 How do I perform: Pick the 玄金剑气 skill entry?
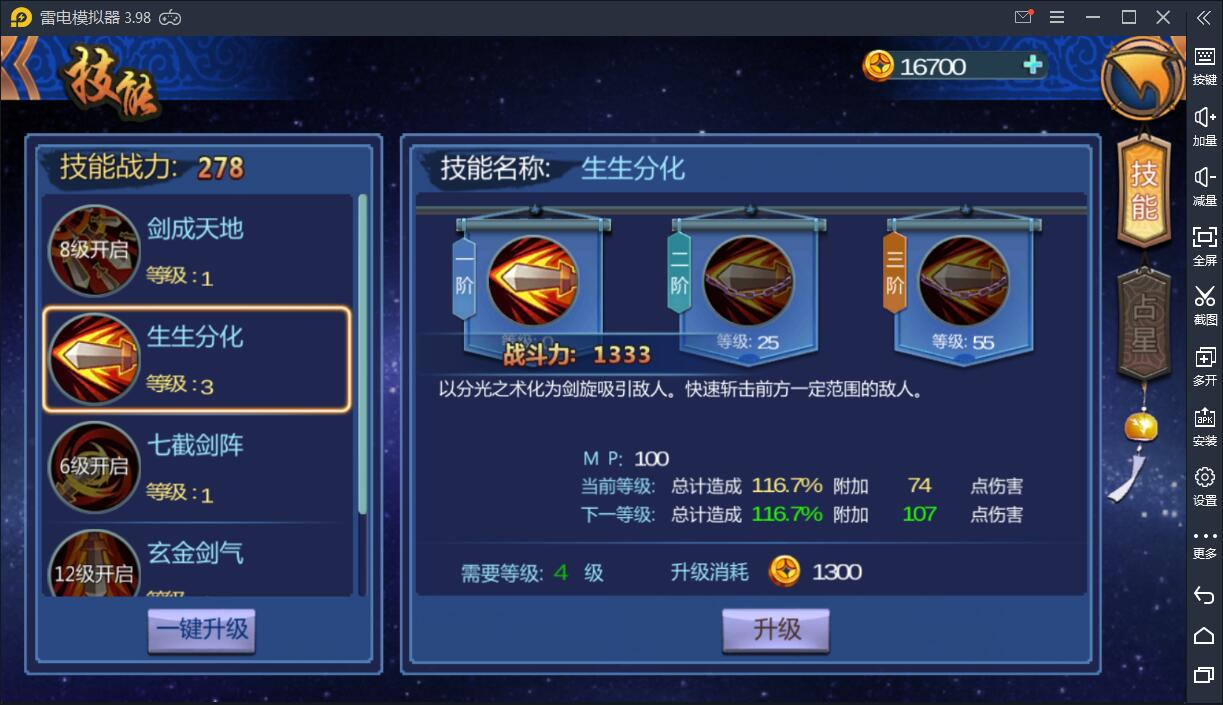pyautogui.click(x=196, y=565)
